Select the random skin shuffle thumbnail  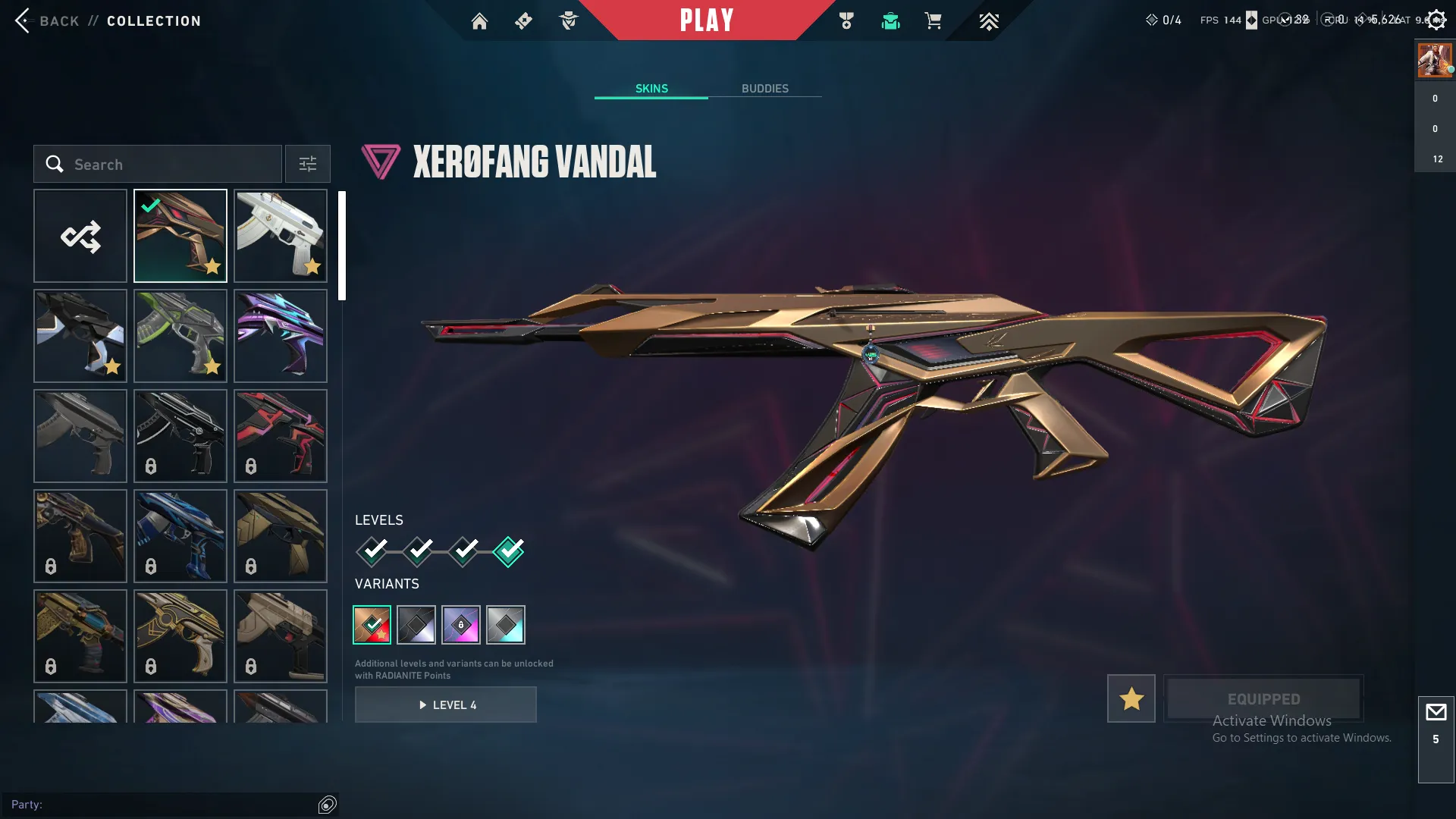[80, 235]
